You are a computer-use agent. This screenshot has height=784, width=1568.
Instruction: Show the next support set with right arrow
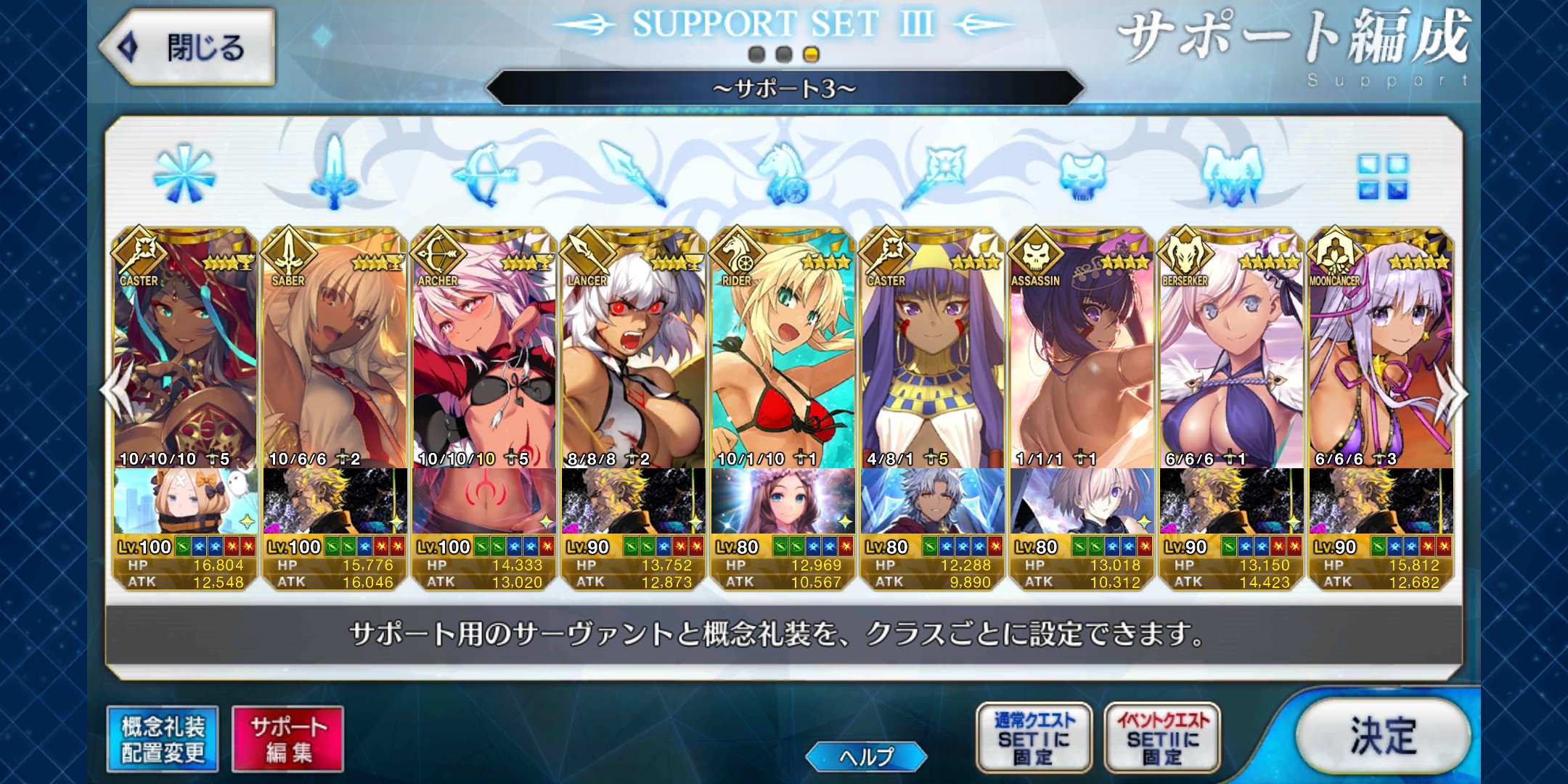(x=1455, y=393)
